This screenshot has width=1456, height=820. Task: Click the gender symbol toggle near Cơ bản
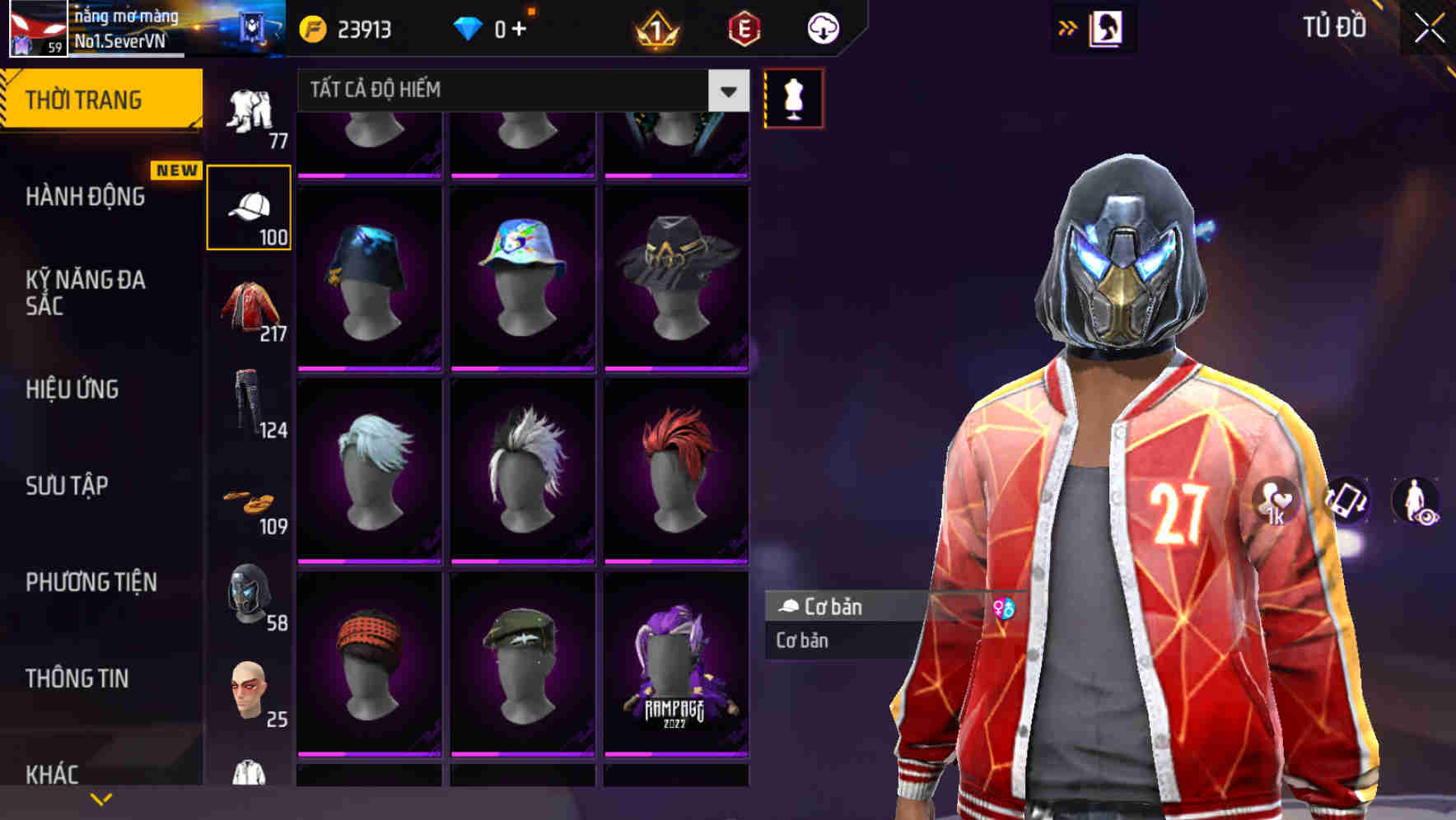click(x=1004, y=607)
